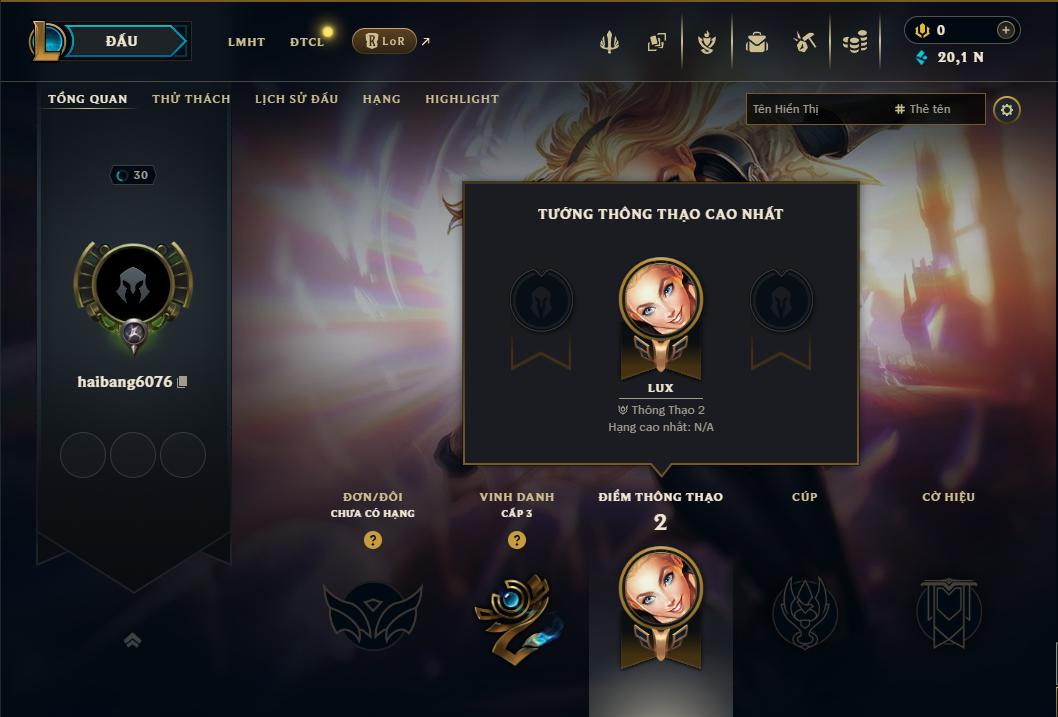Copy the haibang6076 summoner name
The image size is (1058, 717).
[x=182, y=382]
